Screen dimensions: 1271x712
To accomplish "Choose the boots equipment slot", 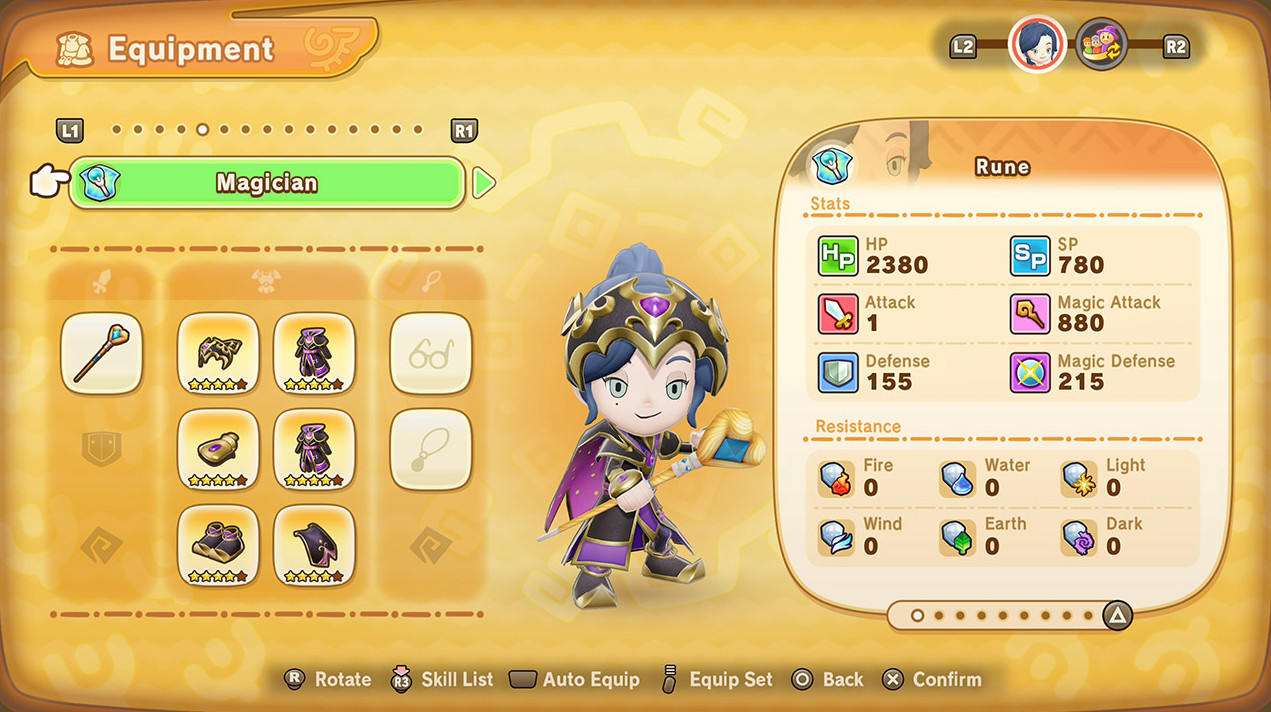I will (218, 545).
